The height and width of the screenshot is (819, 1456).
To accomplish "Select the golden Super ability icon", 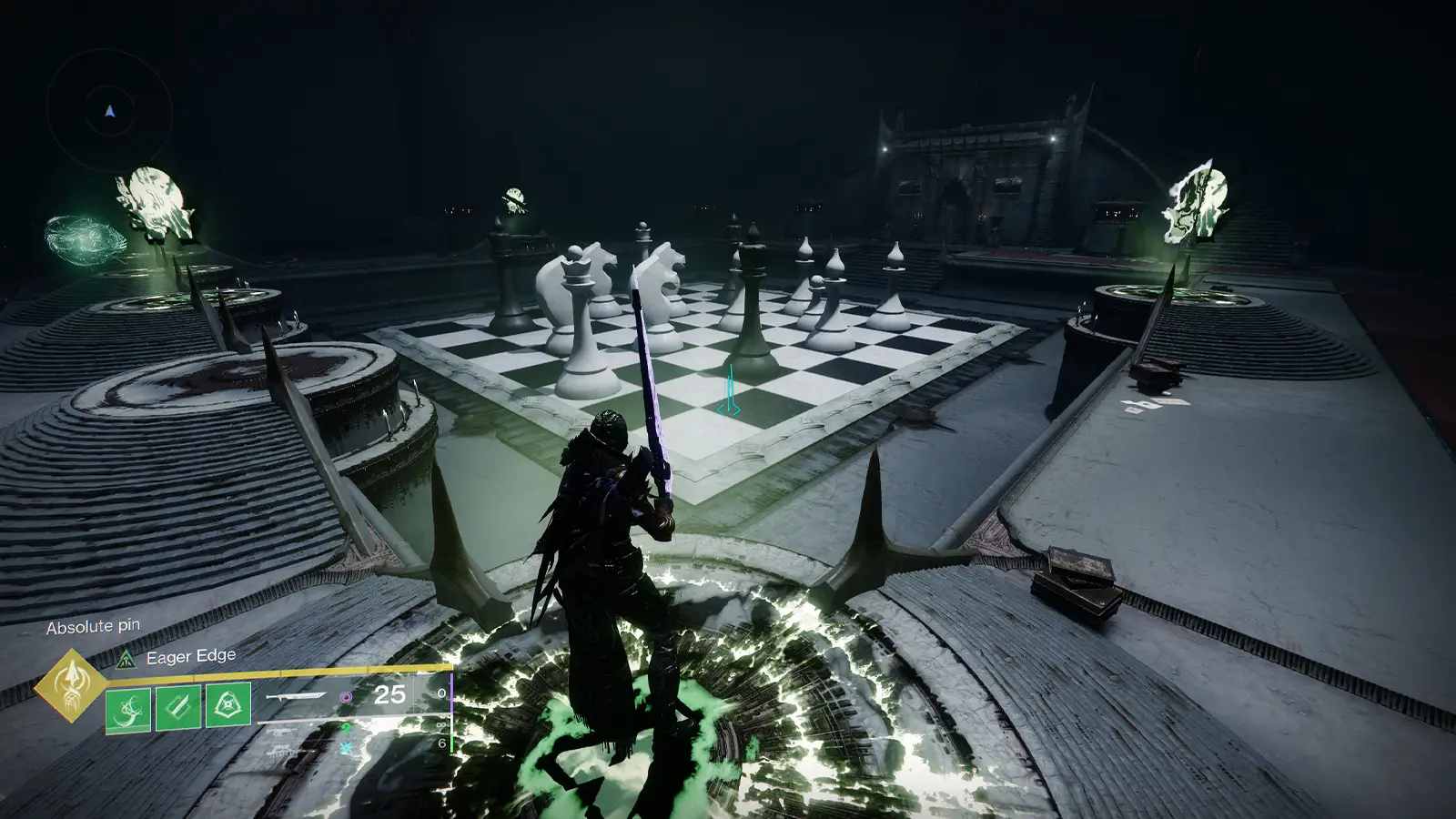I will pos(73,687).
